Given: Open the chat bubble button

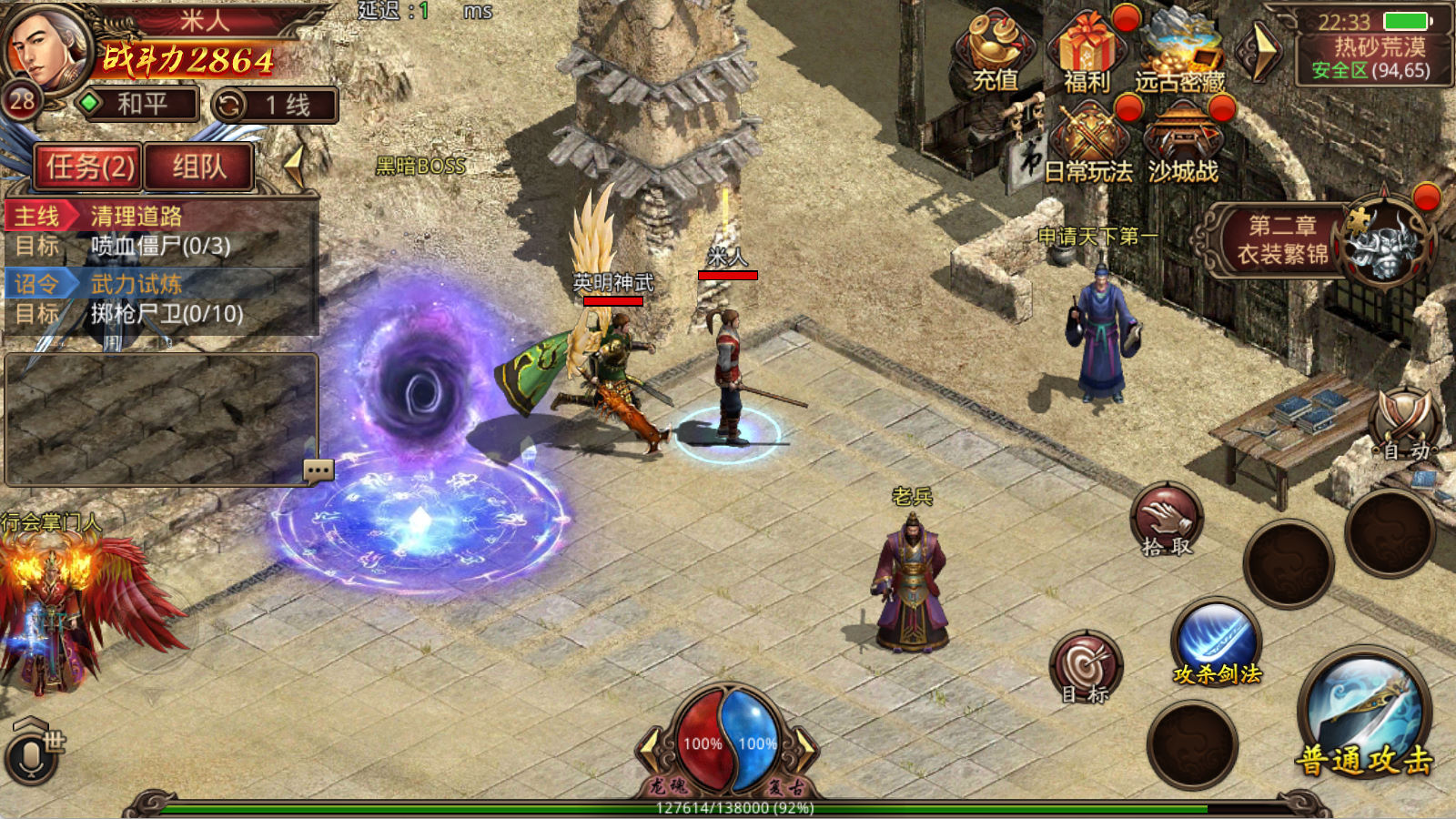Looking at the screenshot, I should tap(318, 470).
